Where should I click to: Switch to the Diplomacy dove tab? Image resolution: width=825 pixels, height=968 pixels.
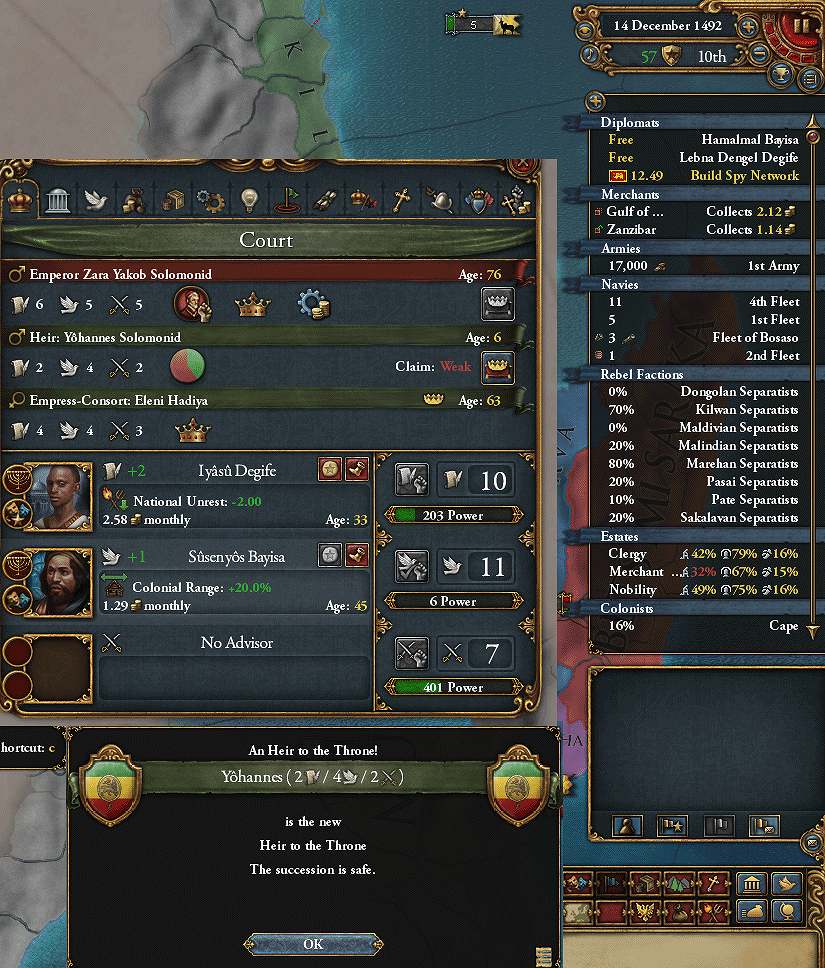pyautogui.click(x=95, y=200)
